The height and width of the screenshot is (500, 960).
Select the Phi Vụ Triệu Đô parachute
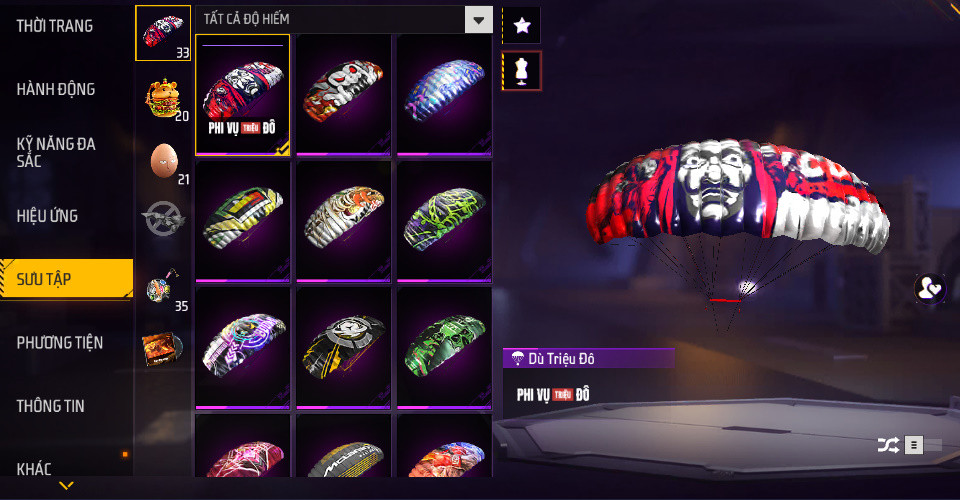pyautogui.click(x=243, y=95)
